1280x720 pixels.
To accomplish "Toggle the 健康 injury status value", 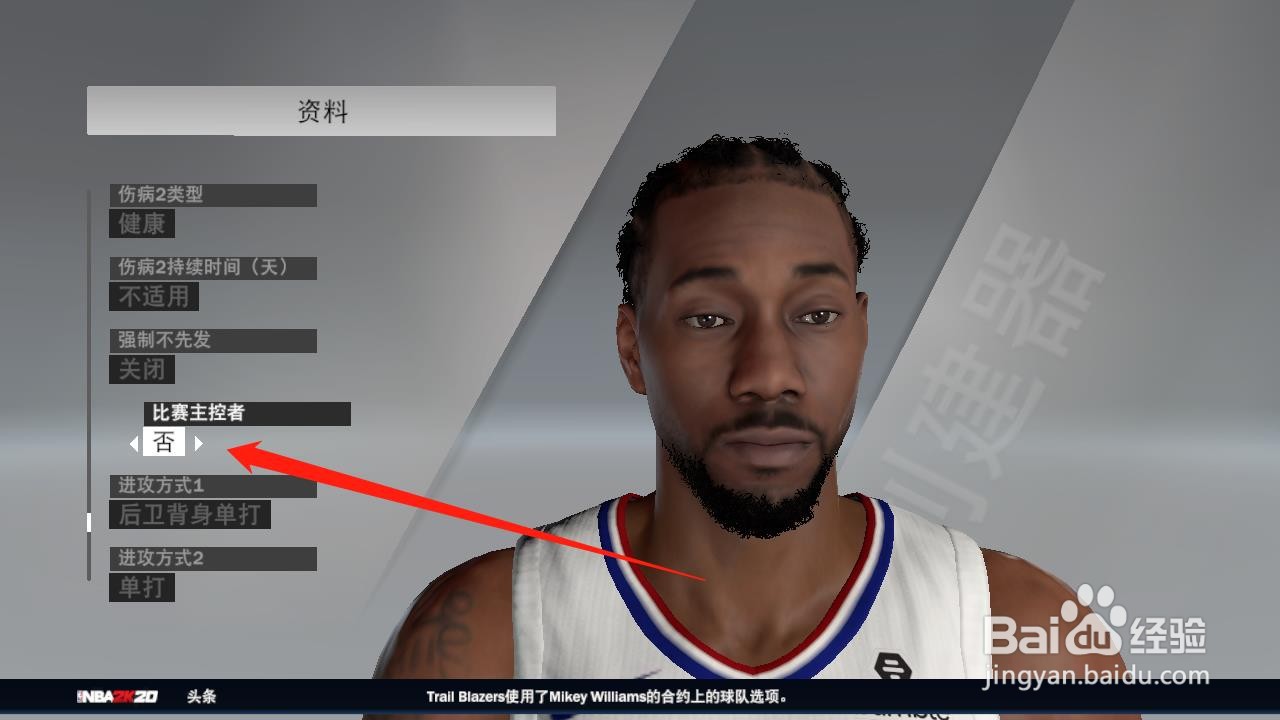I will 139,224.
